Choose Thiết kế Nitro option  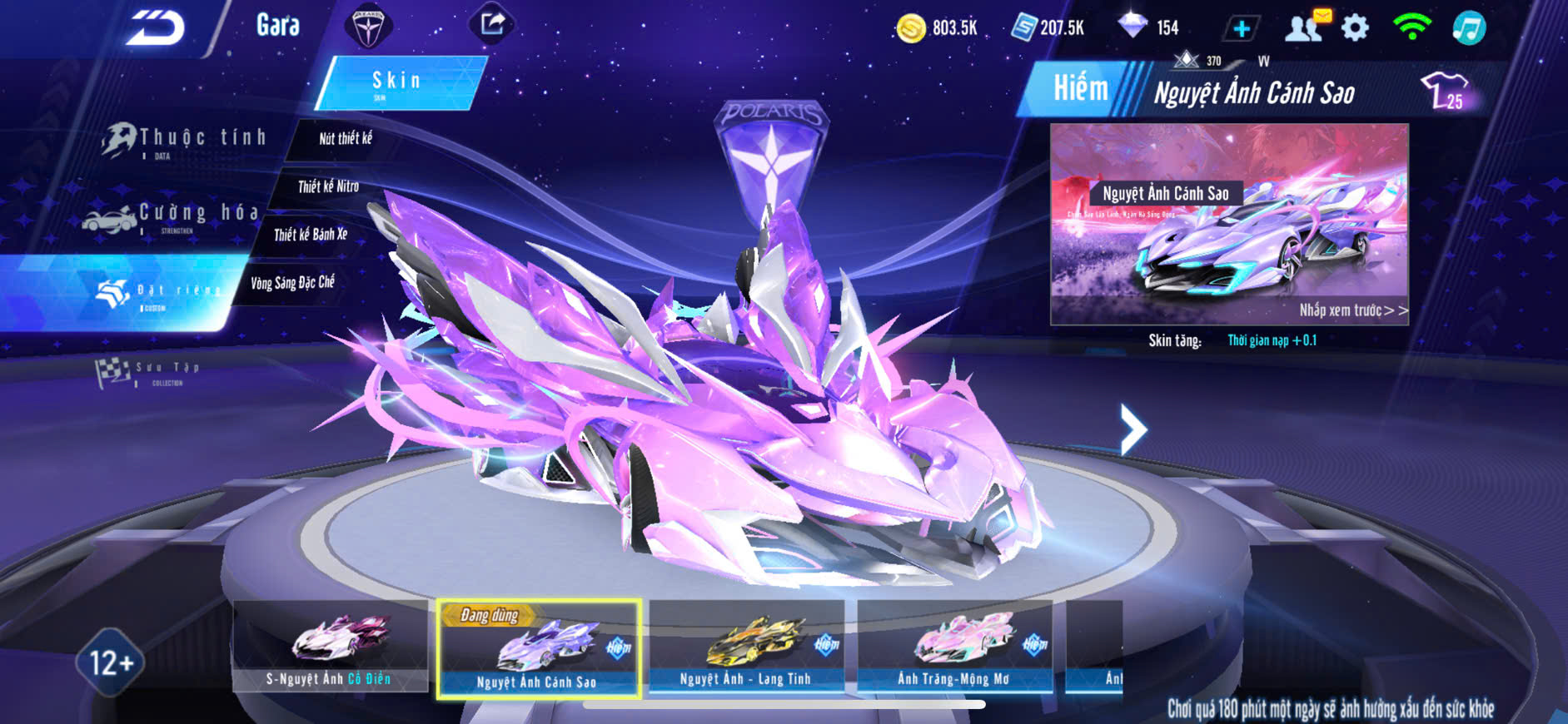coord(328,186)
